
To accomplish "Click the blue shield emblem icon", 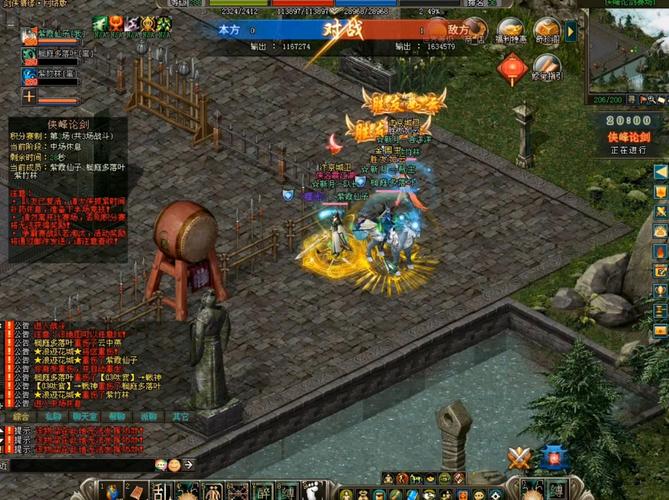I will [x=553, y=458].
